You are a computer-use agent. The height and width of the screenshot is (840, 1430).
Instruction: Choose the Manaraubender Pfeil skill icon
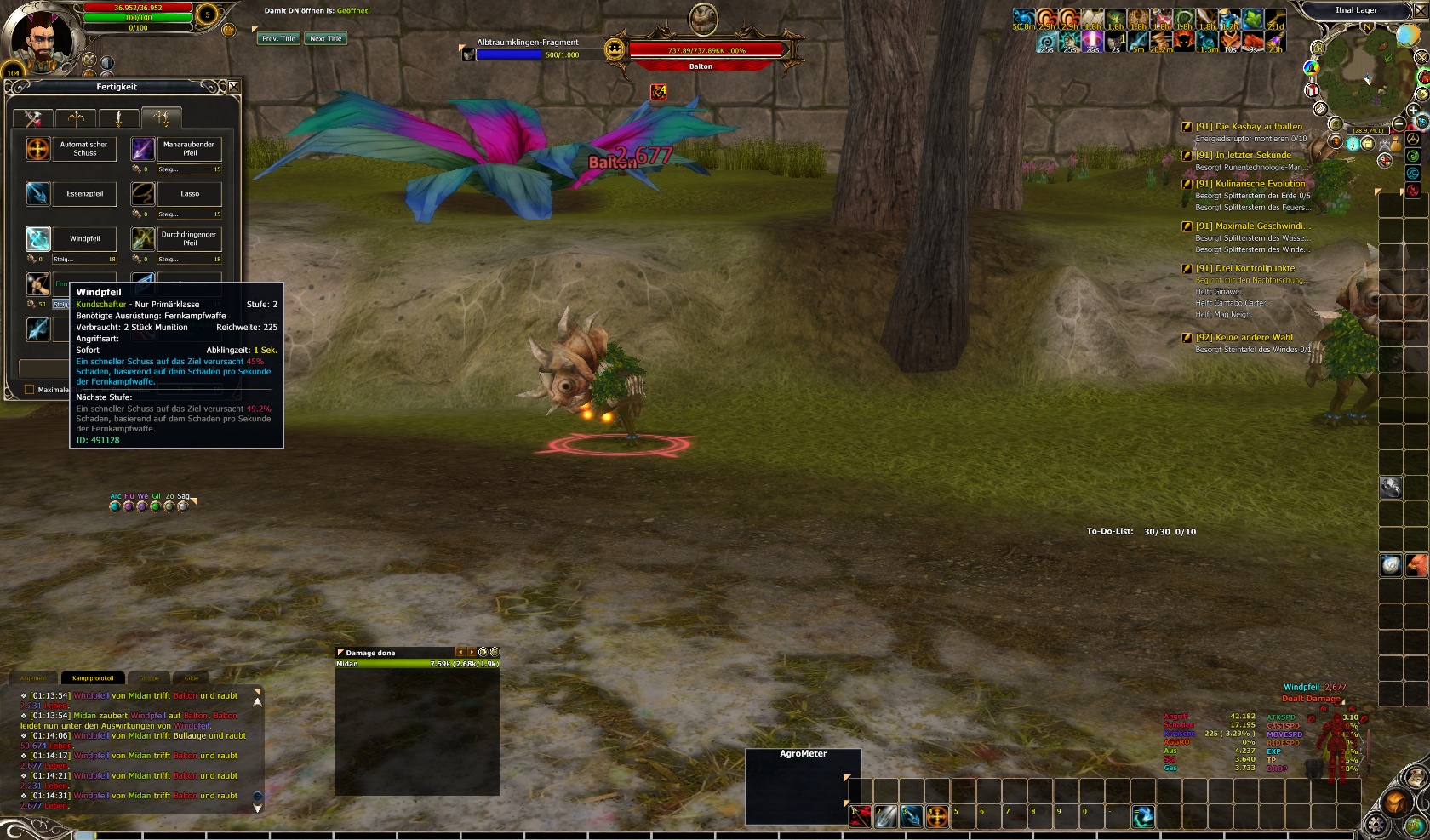coord(142,149)
